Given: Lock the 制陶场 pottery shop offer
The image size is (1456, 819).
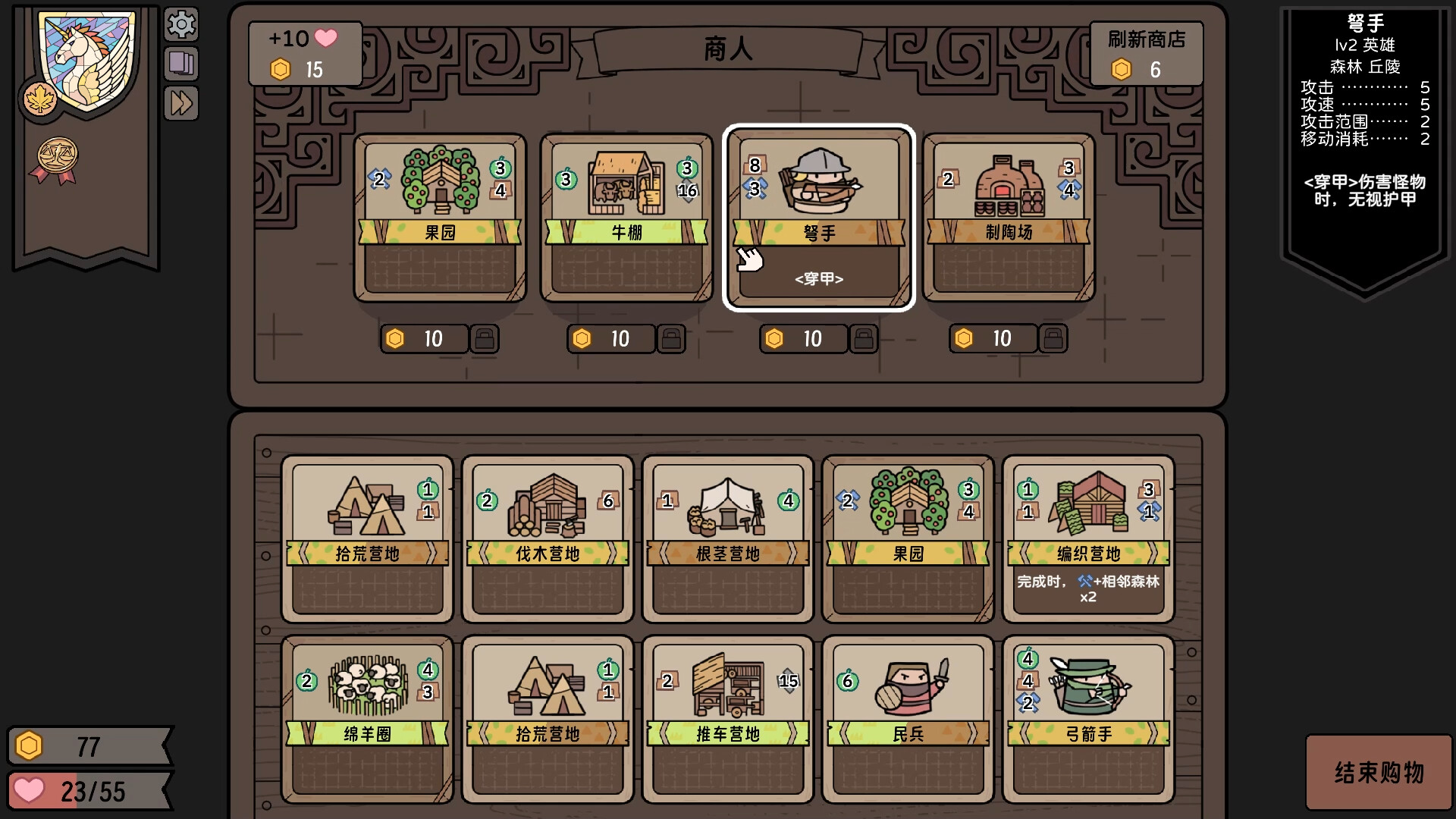Looking at the screenshot, I should [1053, 339].
